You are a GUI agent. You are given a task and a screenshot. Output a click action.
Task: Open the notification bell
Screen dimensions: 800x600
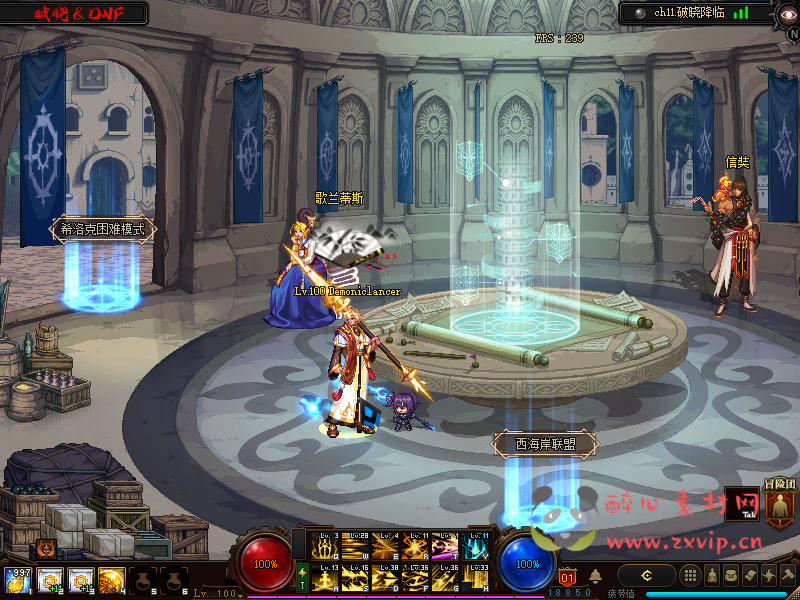[x=595, y=576]
